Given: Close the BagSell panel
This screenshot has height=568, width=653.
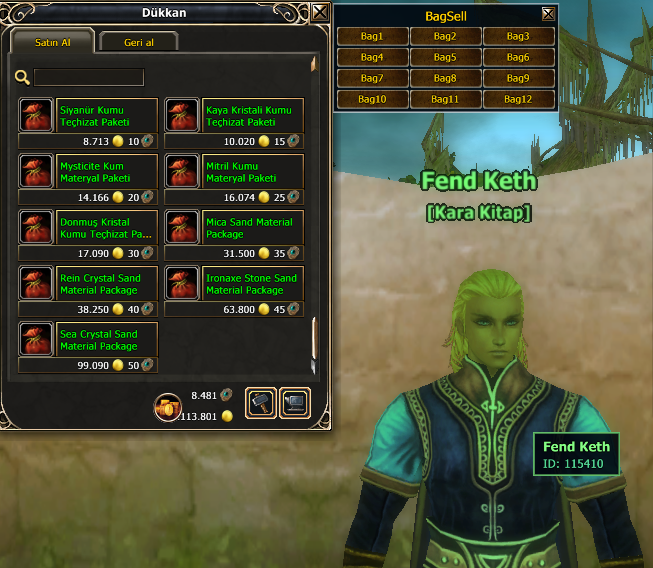Looking at the screenshot, I should tap(547, 14).
